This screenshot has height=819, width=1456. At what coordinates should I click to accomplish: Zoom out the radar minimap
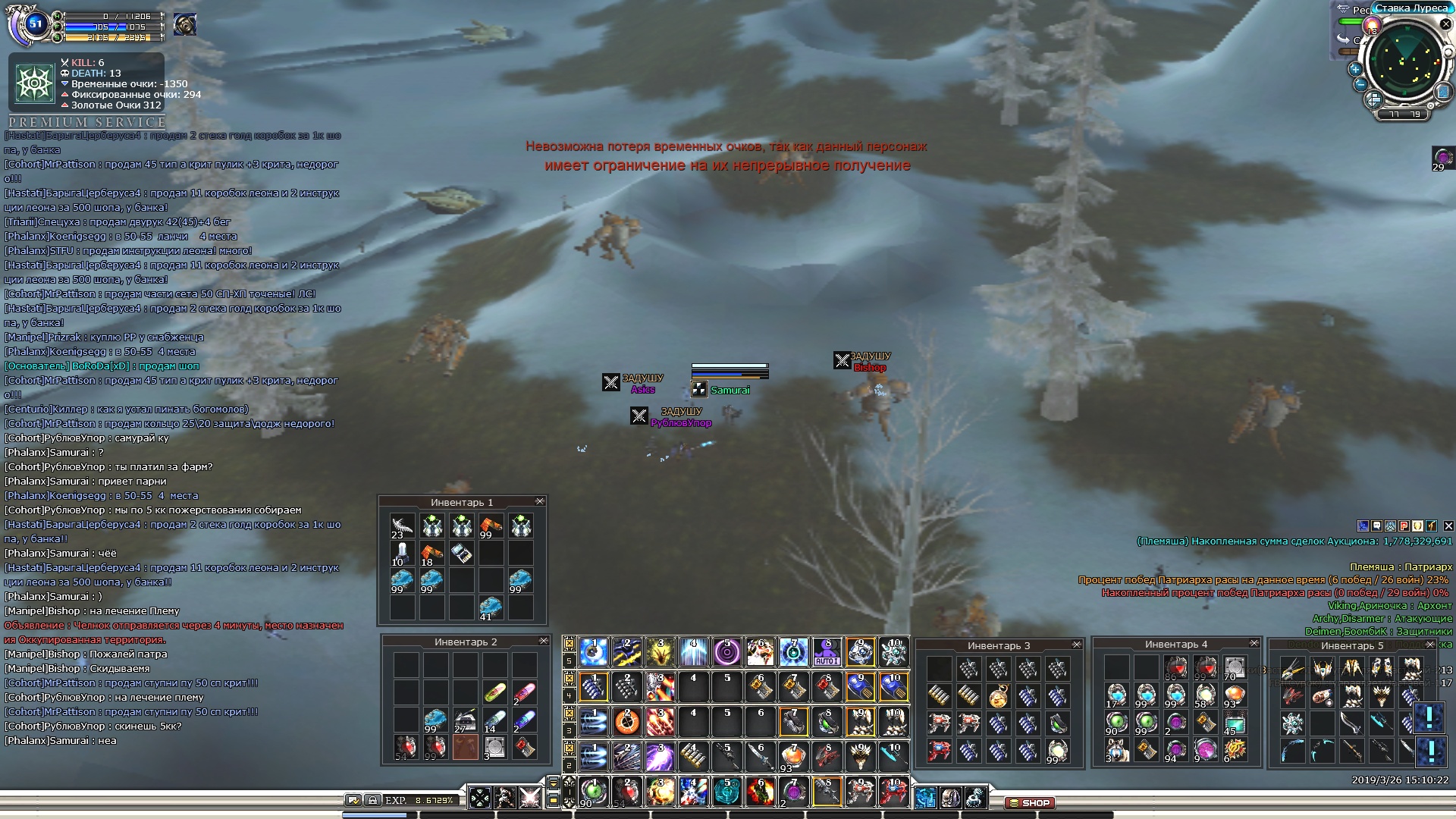tap(1360, 84)
